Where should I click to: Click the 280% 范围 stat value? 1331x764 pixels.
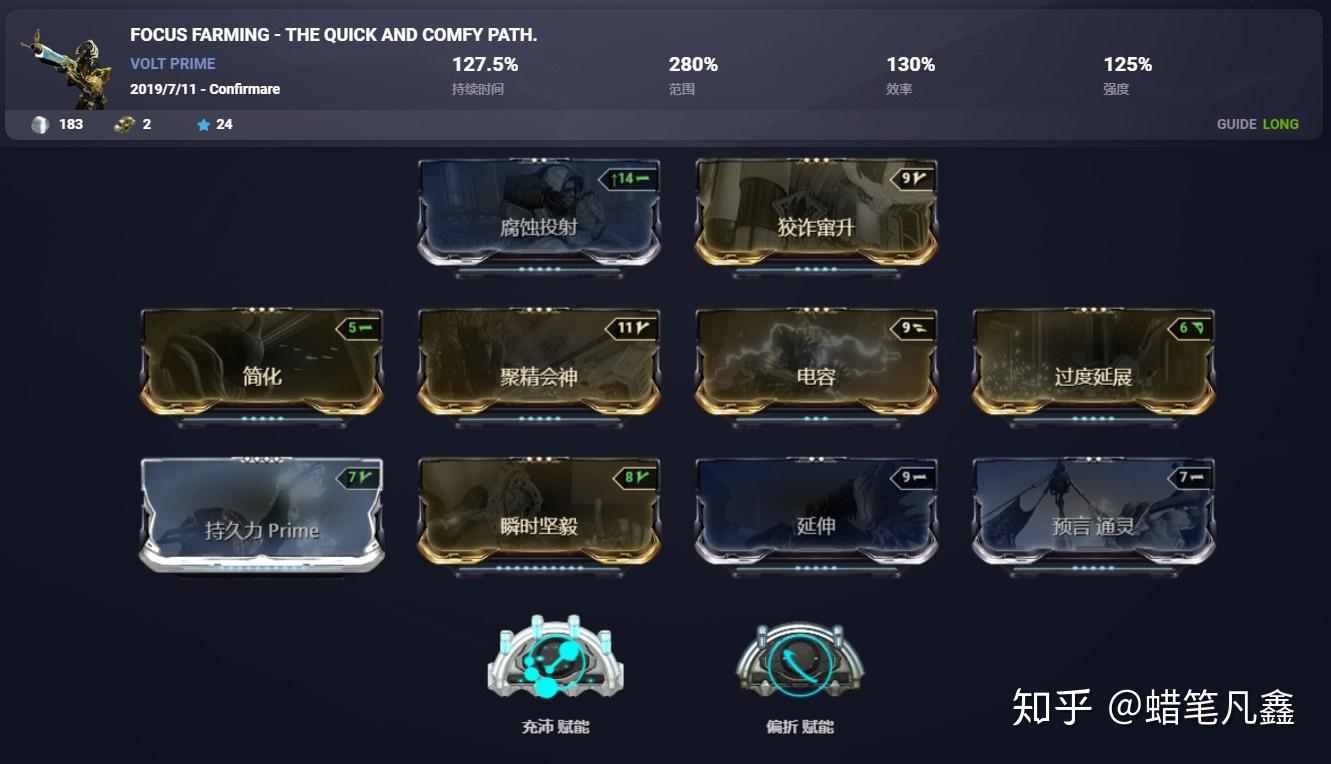coord(692,64)
